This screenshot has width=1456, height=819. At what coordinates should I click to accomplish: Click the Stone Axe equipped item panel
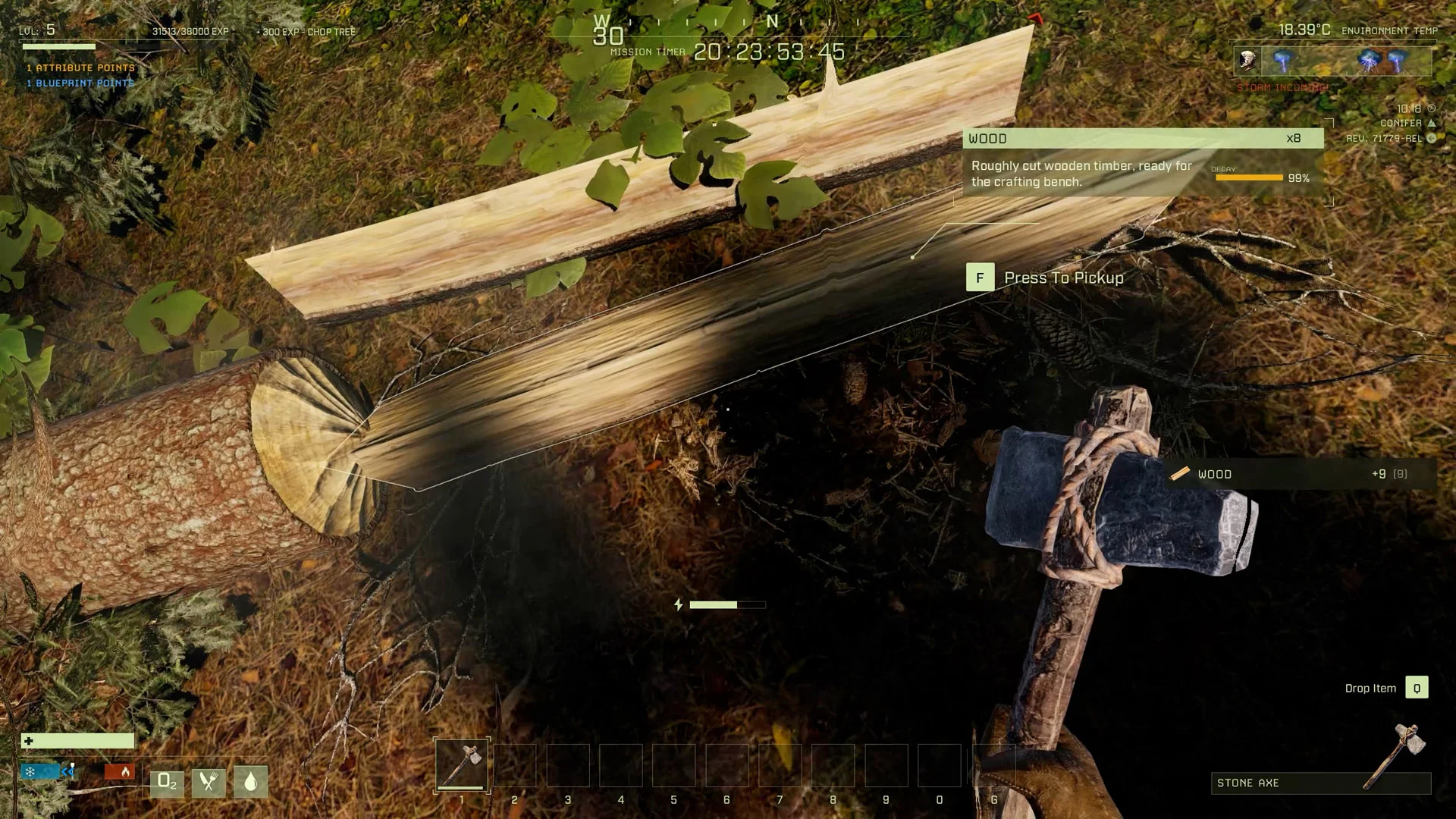[1320, 783]
